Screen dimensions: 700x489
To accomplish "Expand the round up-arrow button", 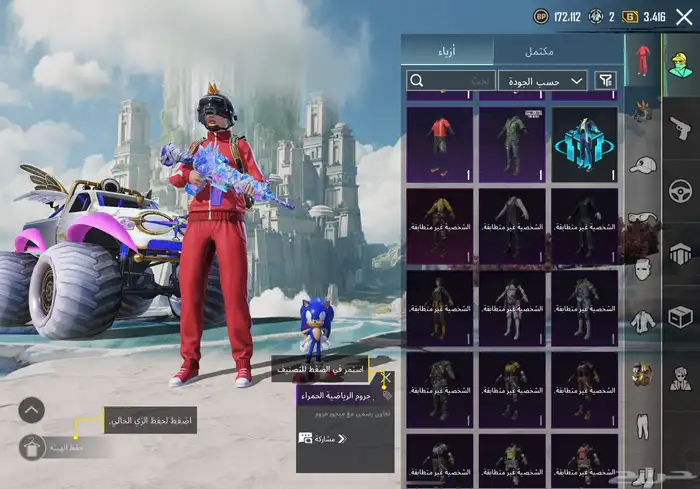I will point(32,409).
